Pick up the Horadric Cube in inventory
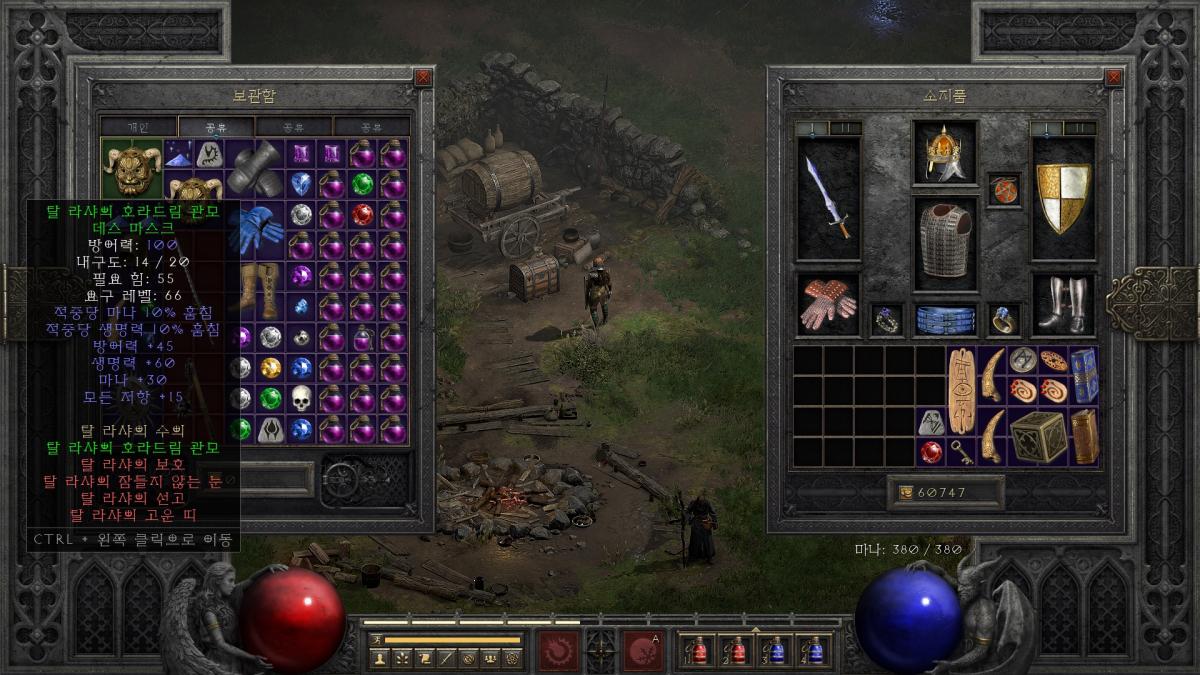 tap(1037, 437)
